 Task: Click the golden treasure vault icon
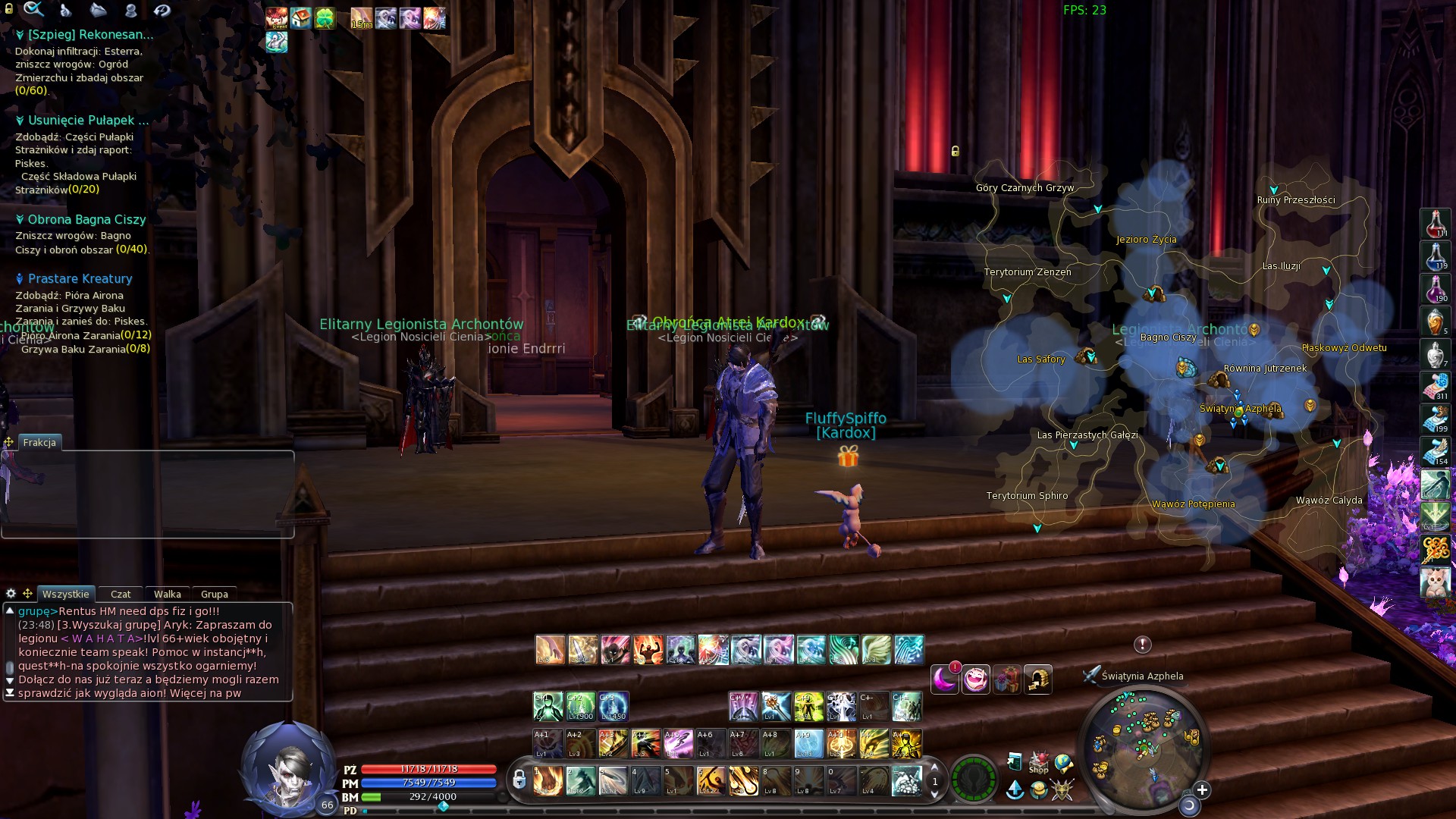click(x=1038, y=679)
